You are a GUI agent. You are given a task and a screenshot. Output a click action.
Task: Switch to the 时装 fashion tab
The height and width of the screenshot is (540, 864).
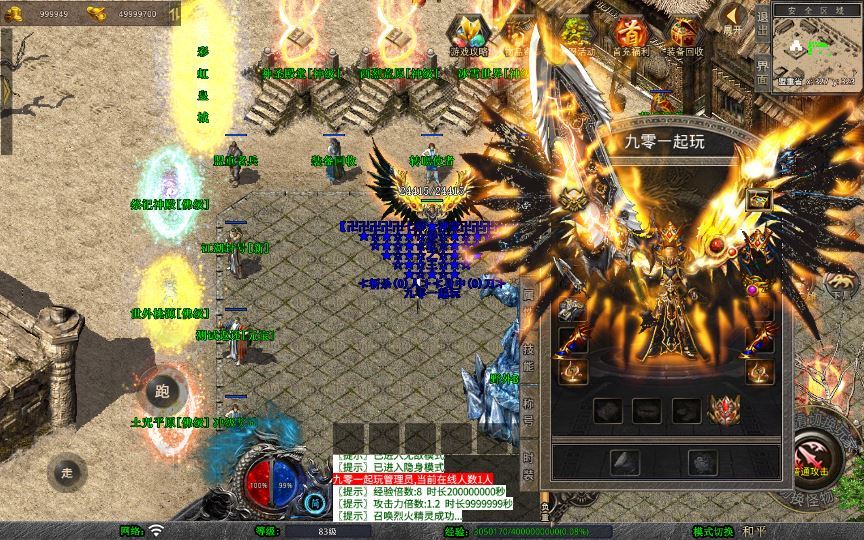point(530,465)
